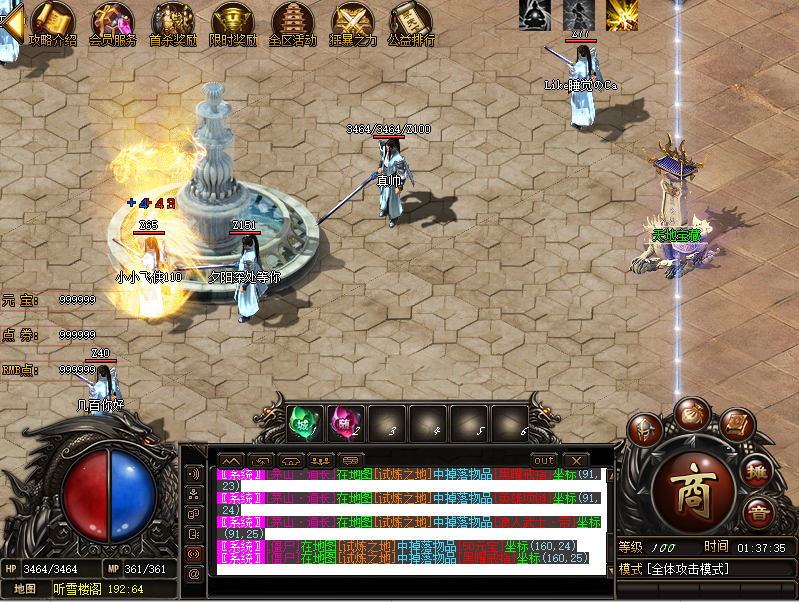Select the 首杀奖励 first-kill rewards icon
This screenshot has height=602, width=799.
point(172,24)
